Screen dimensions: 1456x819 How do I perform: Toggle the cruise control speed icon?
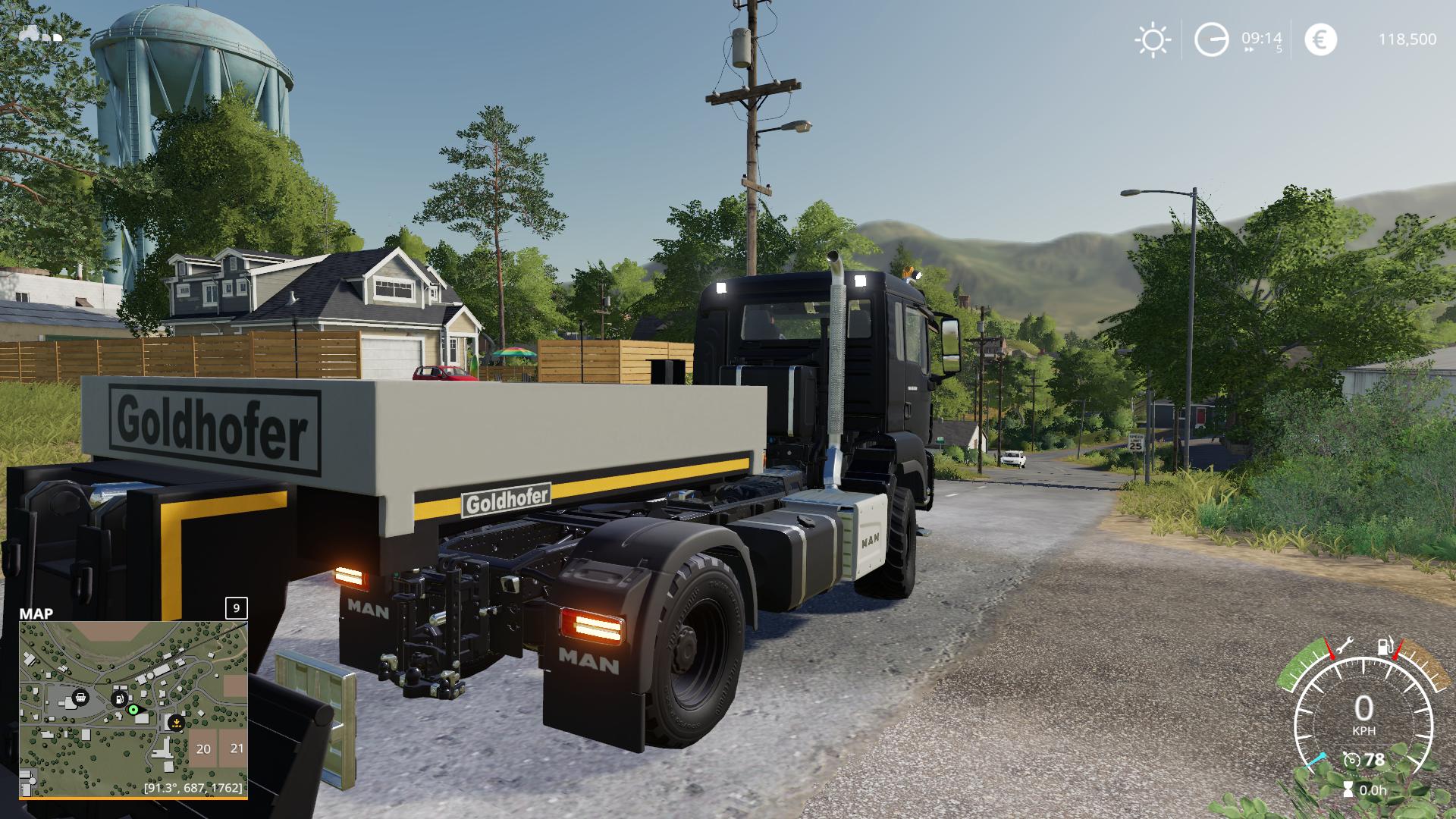pyautogui.click(x=1351, y=759)
